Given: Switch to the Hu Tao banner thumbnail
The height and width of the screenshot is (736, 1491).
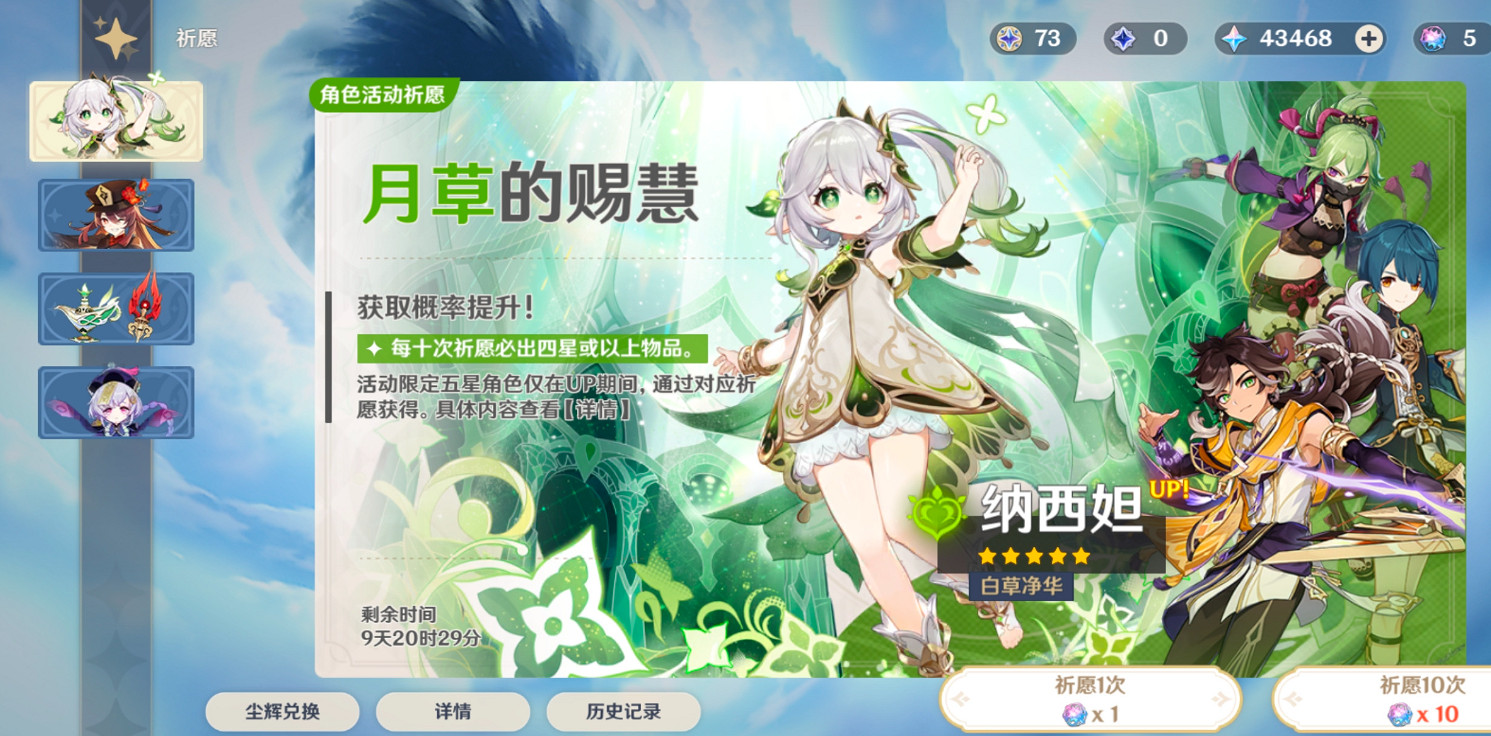Looking at the screenshot, I should (x=115, y=215).
